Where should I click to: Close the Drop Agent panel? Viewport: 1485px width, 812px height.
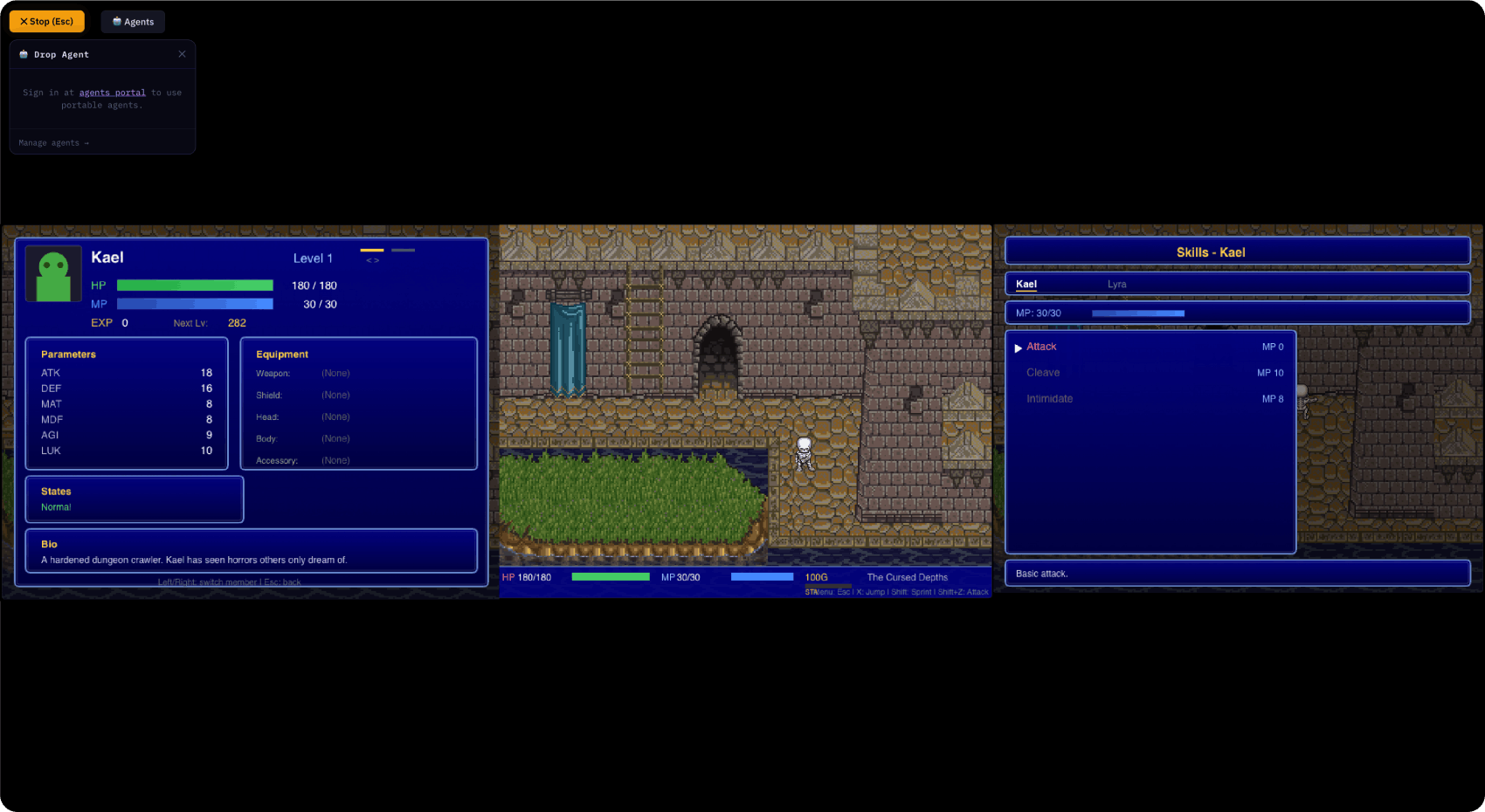pyautogui.click(x=183, y=54)
